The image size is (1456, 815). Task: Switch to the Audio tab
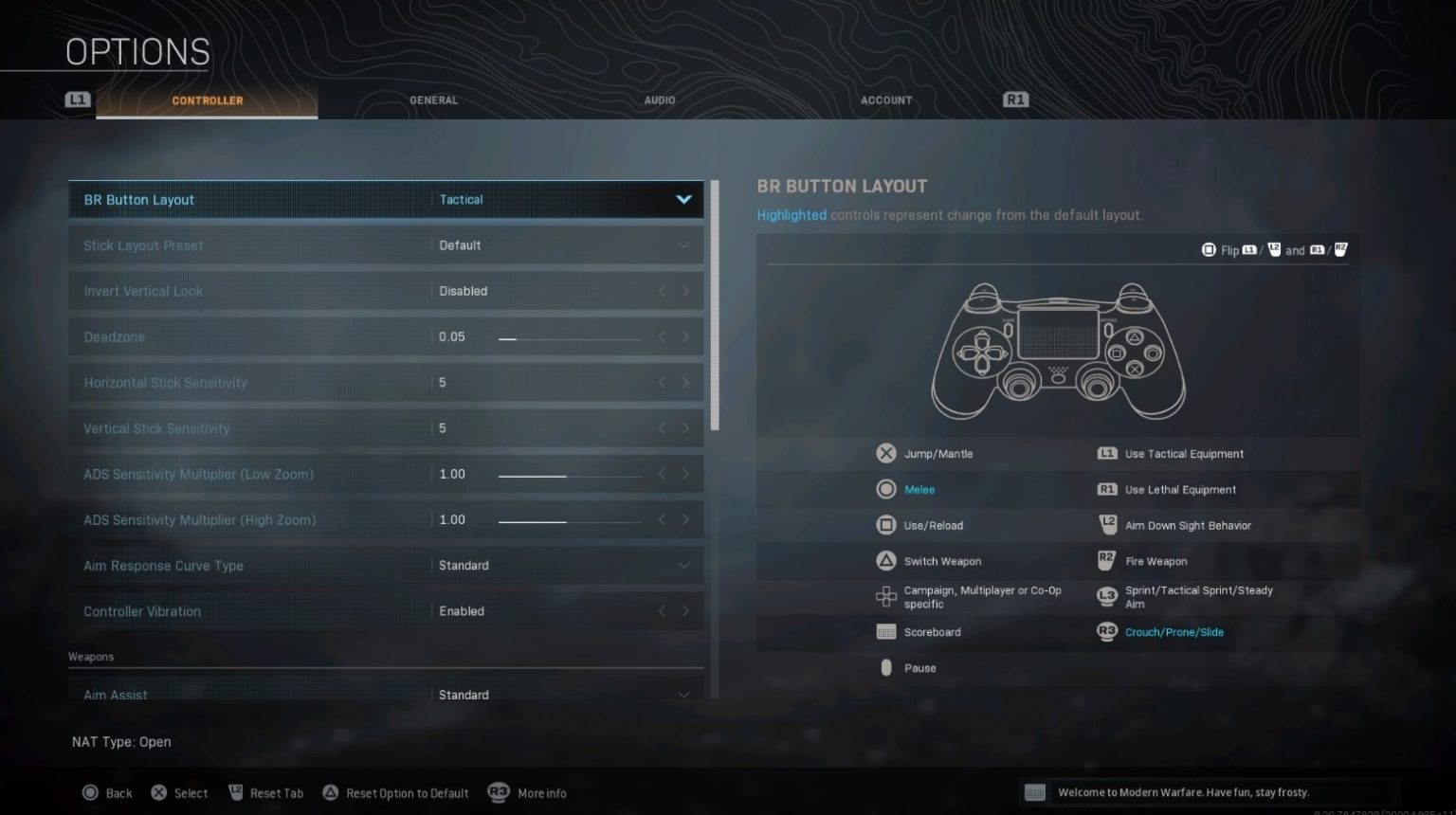(x=659, y=100)
